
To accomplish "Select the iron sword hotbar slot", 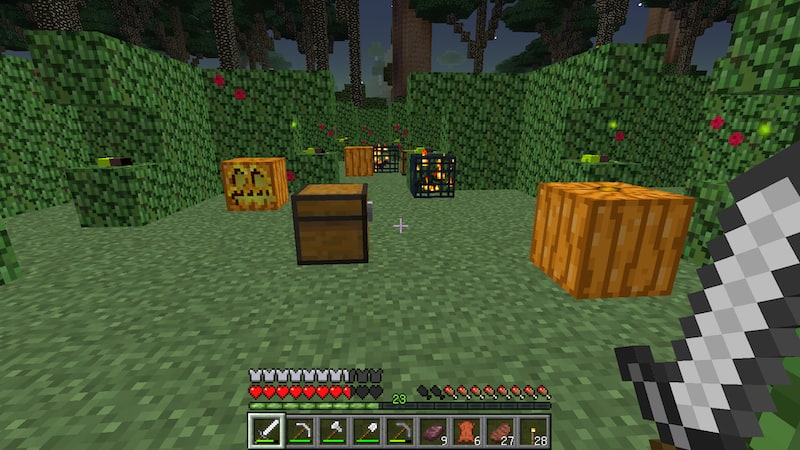I will coord(266,431).
